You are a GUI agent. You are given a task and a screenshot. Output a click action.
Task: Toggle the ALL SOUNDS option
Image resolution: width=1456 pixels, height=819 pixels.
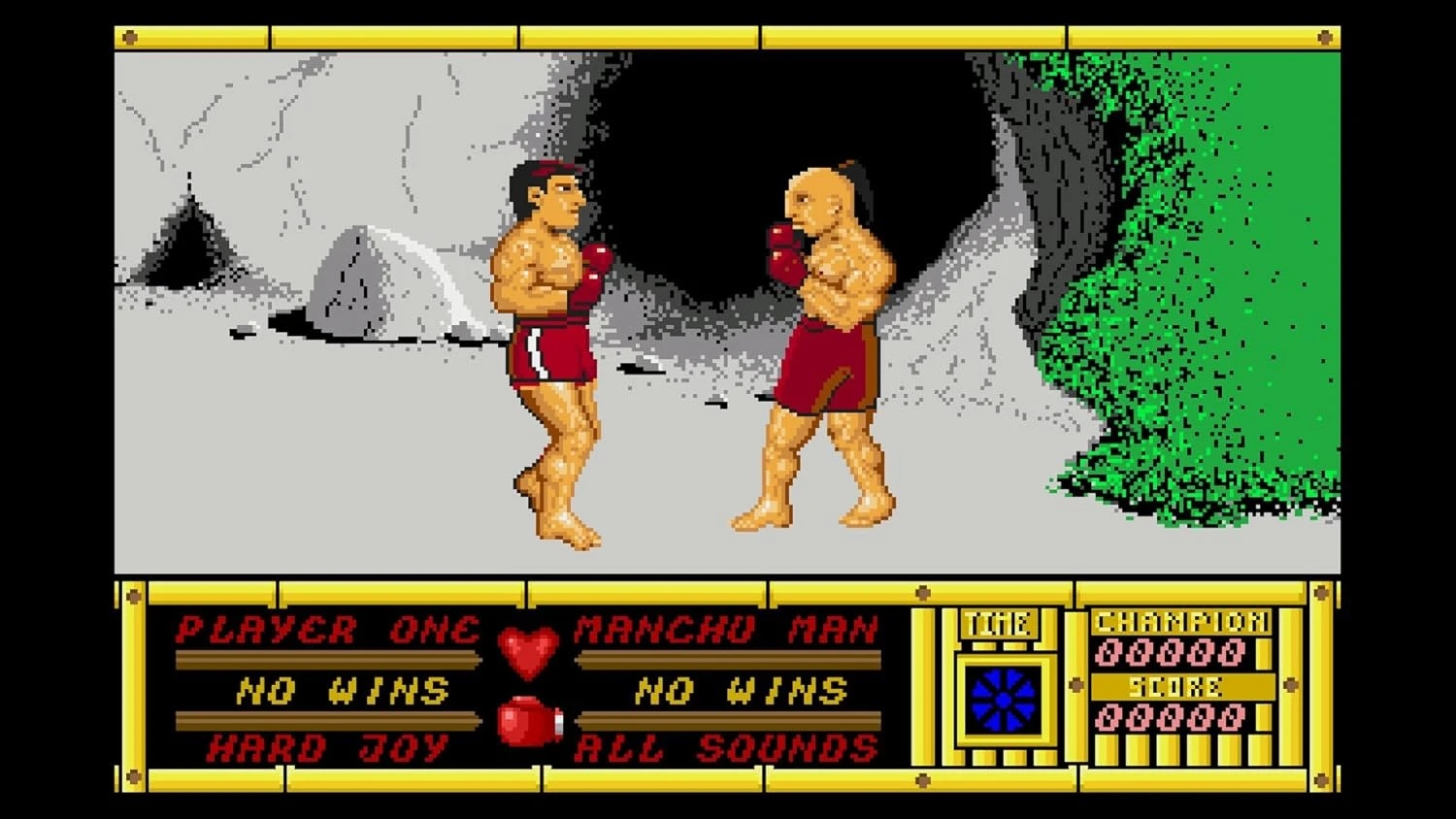pyautogui.click(x=726, y=748)
